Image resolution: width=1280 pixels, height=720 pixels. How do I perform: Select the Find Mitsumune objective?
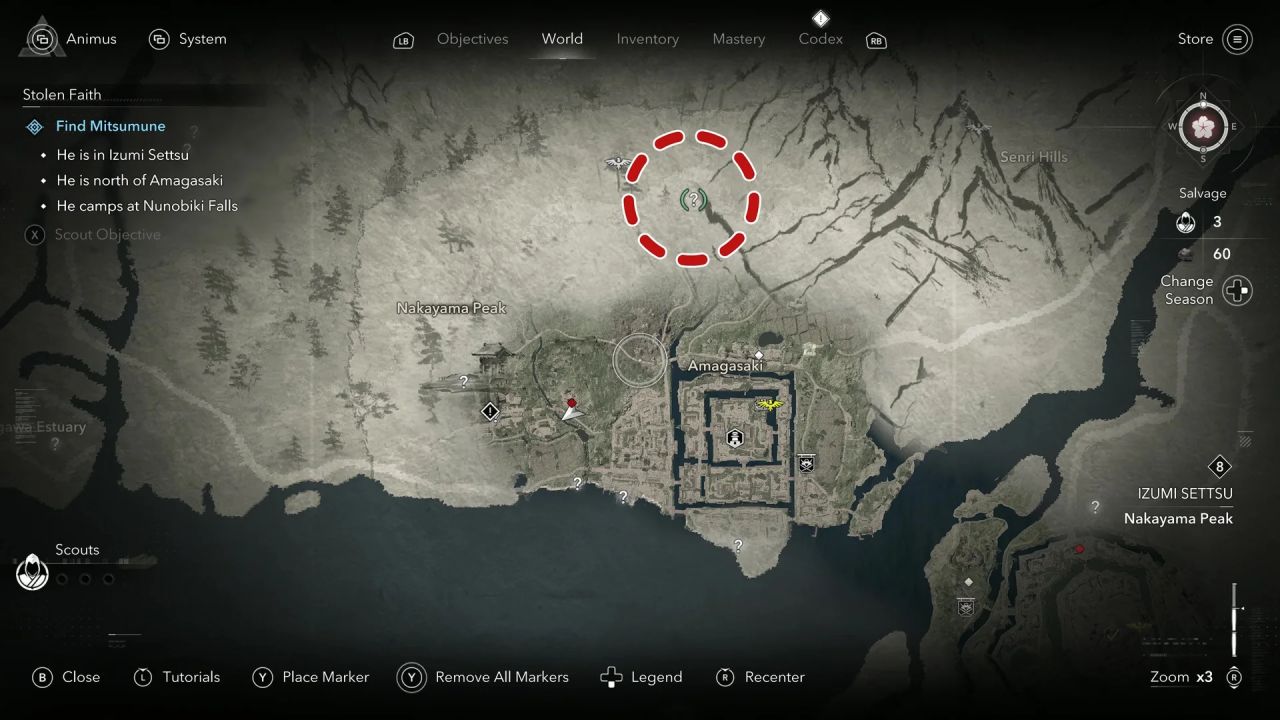(x=110, y=126)
